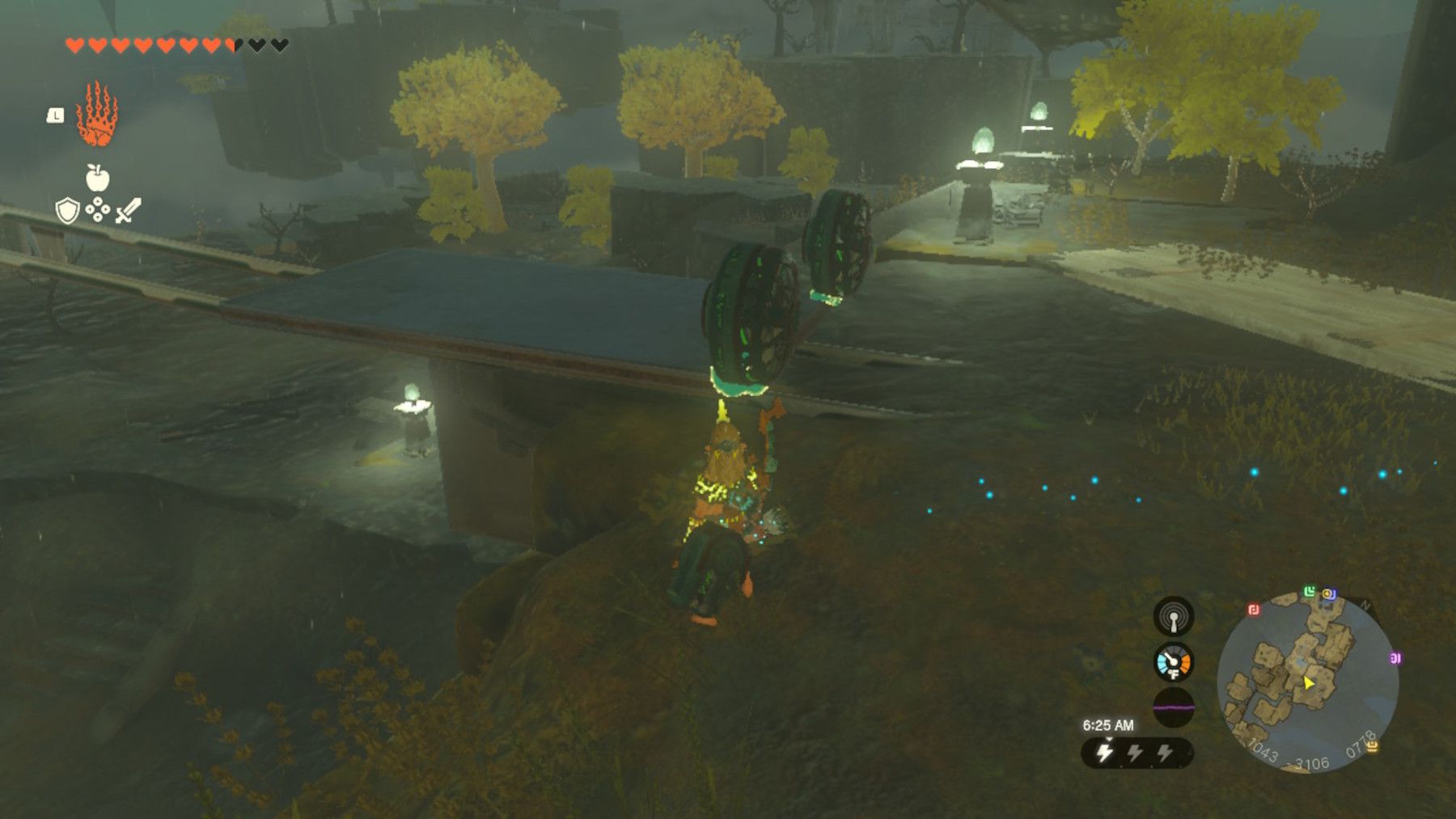Select the flame hand ability icon

(x=97, y=114)
